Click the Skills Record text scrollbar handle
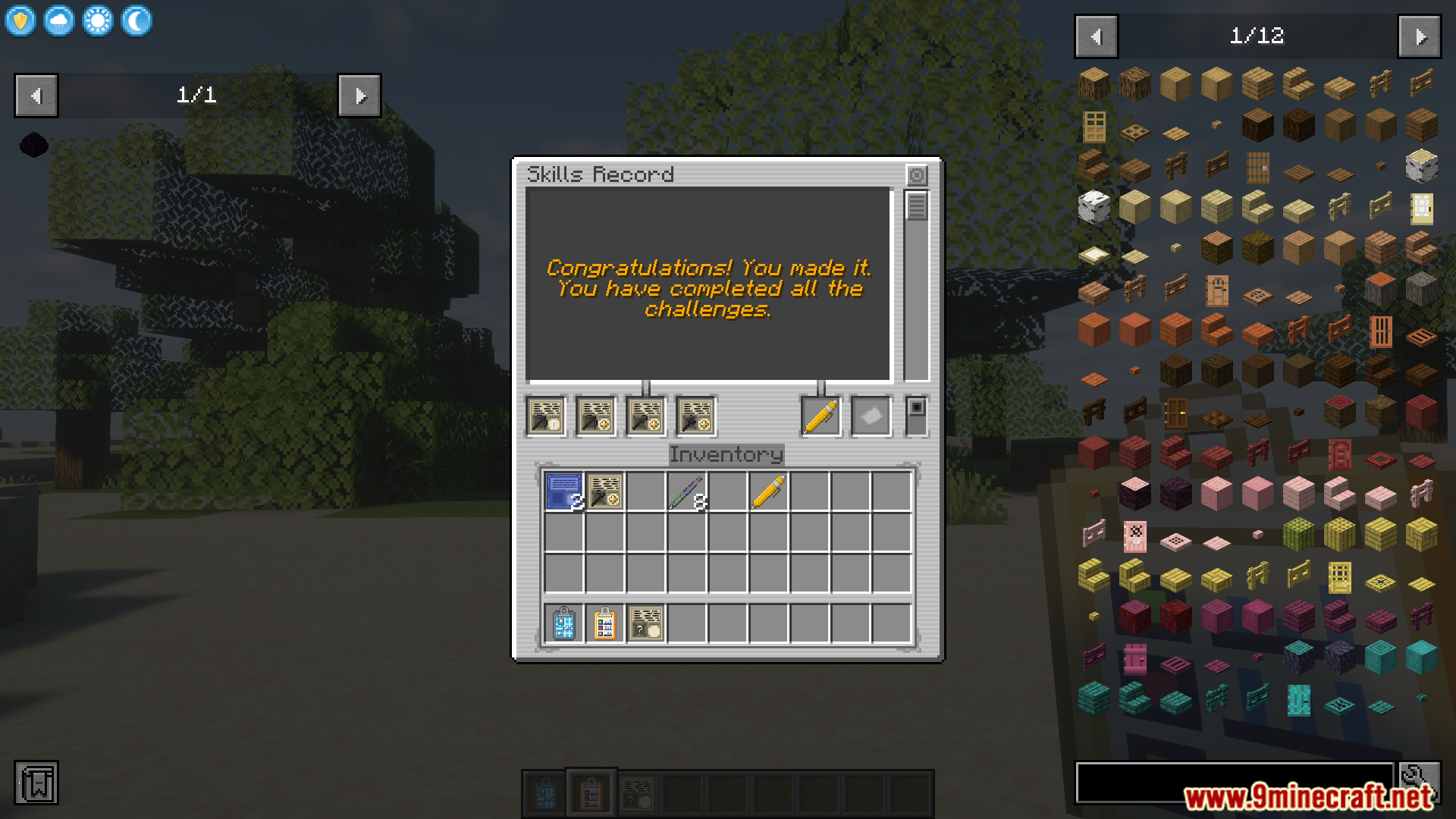 point(916,206)
